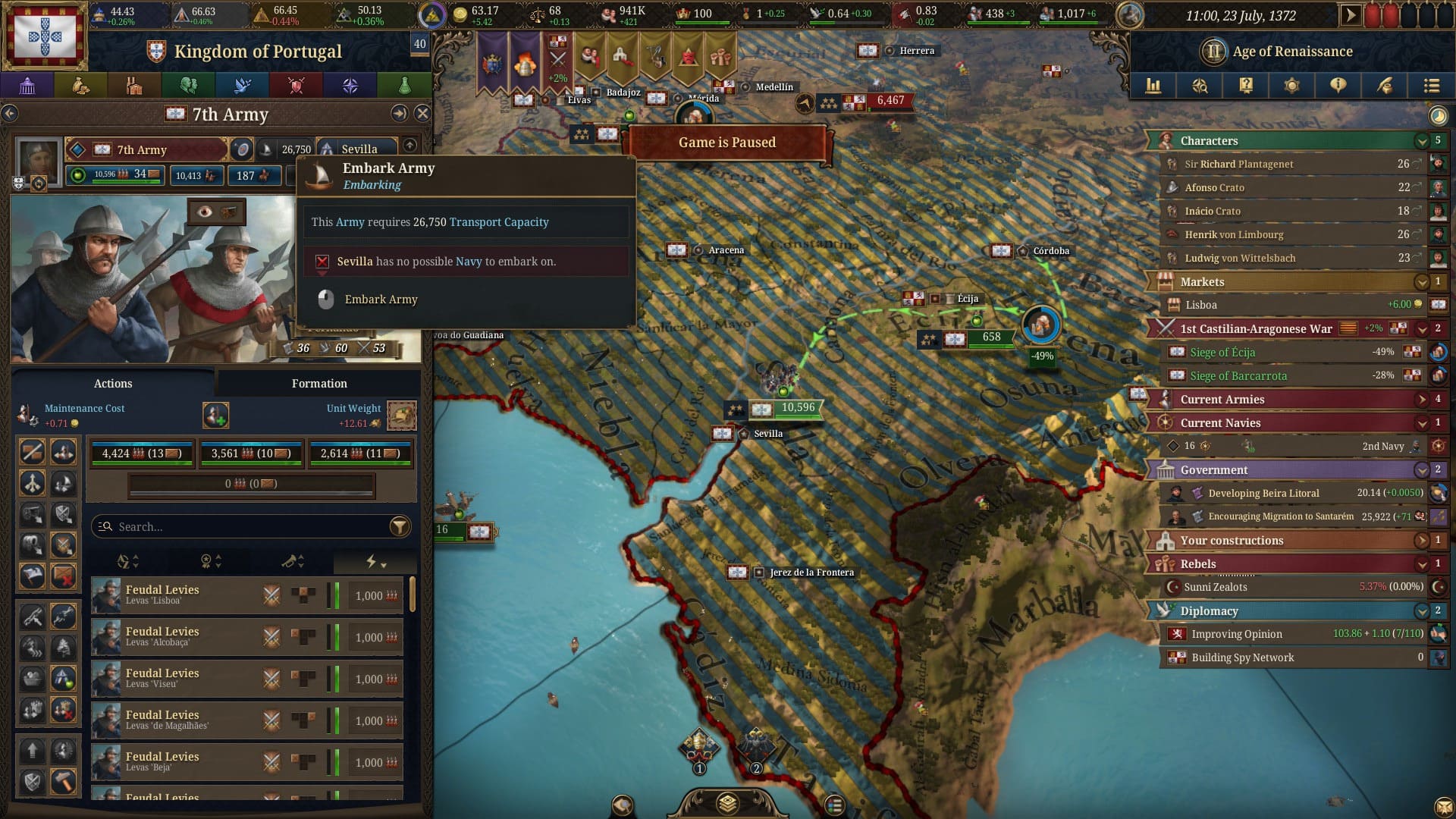Open the Economy money-bag tab

point(81,86)
